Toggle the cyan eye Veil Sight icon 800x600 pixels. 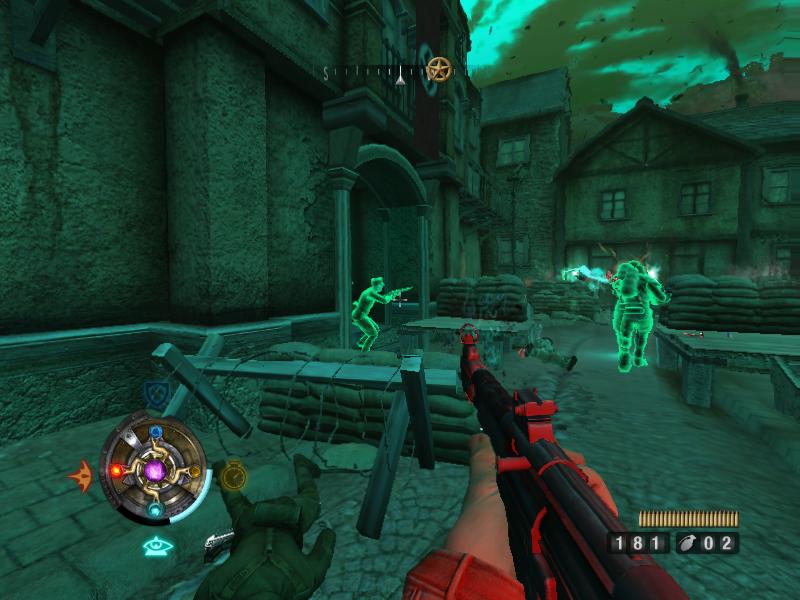[157, 546]
